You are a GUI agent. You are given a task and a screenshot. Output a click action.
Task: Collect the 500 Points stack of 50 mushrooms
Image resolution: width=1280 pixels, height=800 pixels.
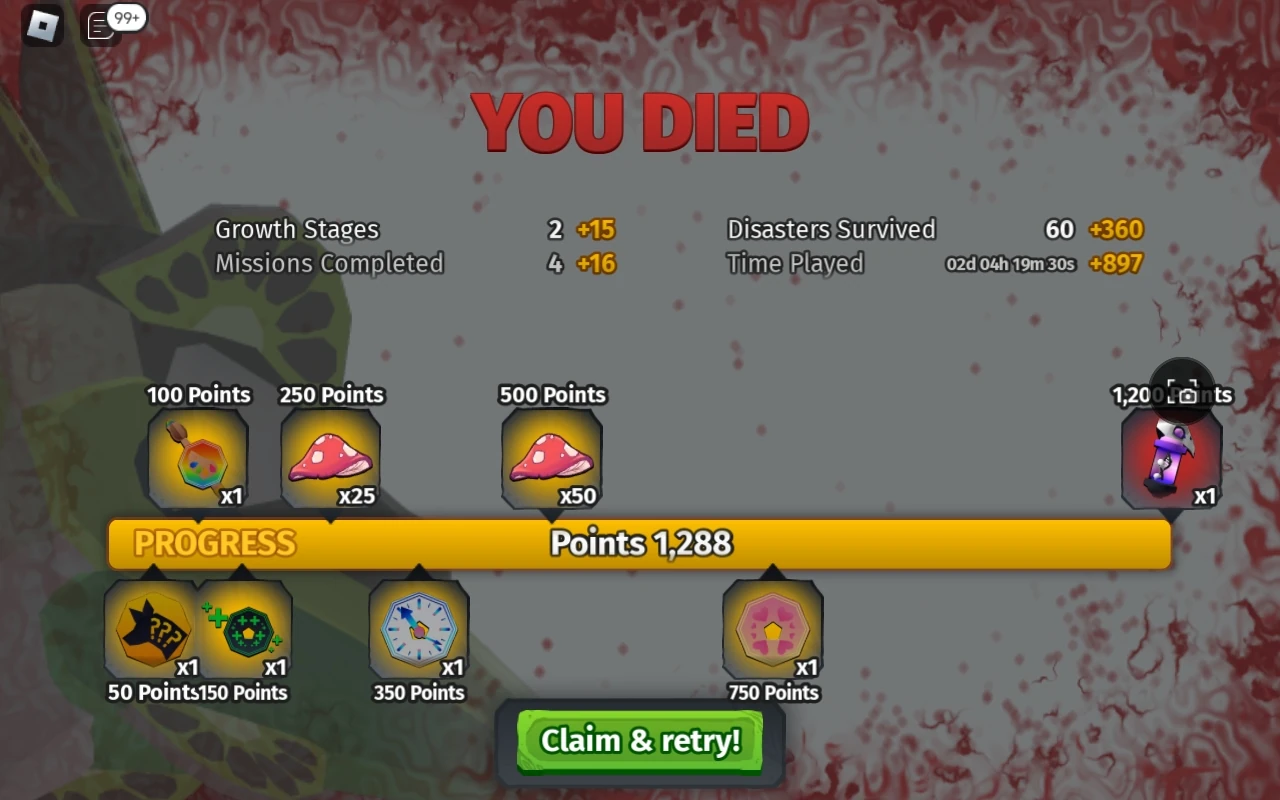(551, 458)
